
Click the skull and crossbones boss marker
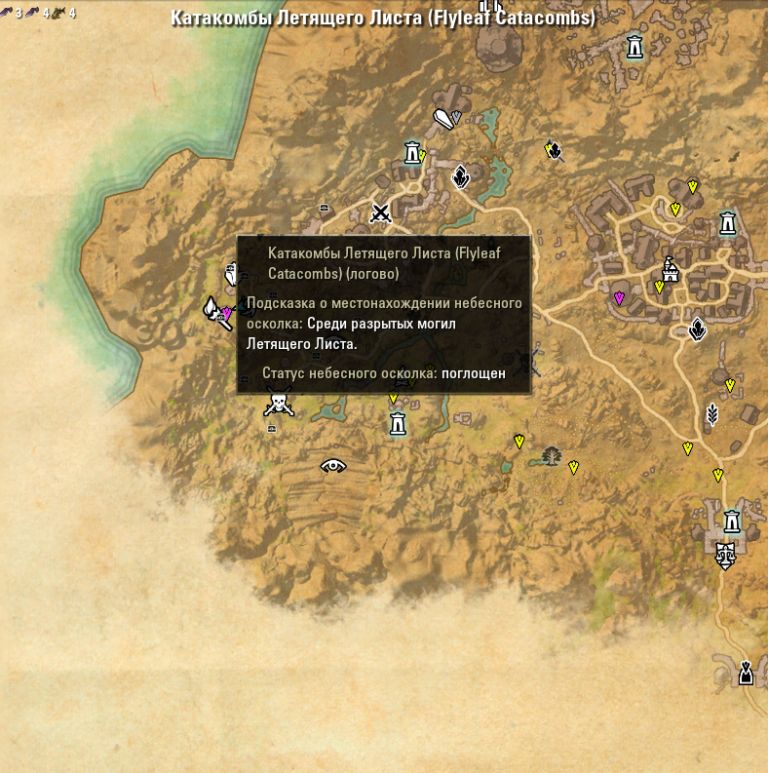point(278,404)
